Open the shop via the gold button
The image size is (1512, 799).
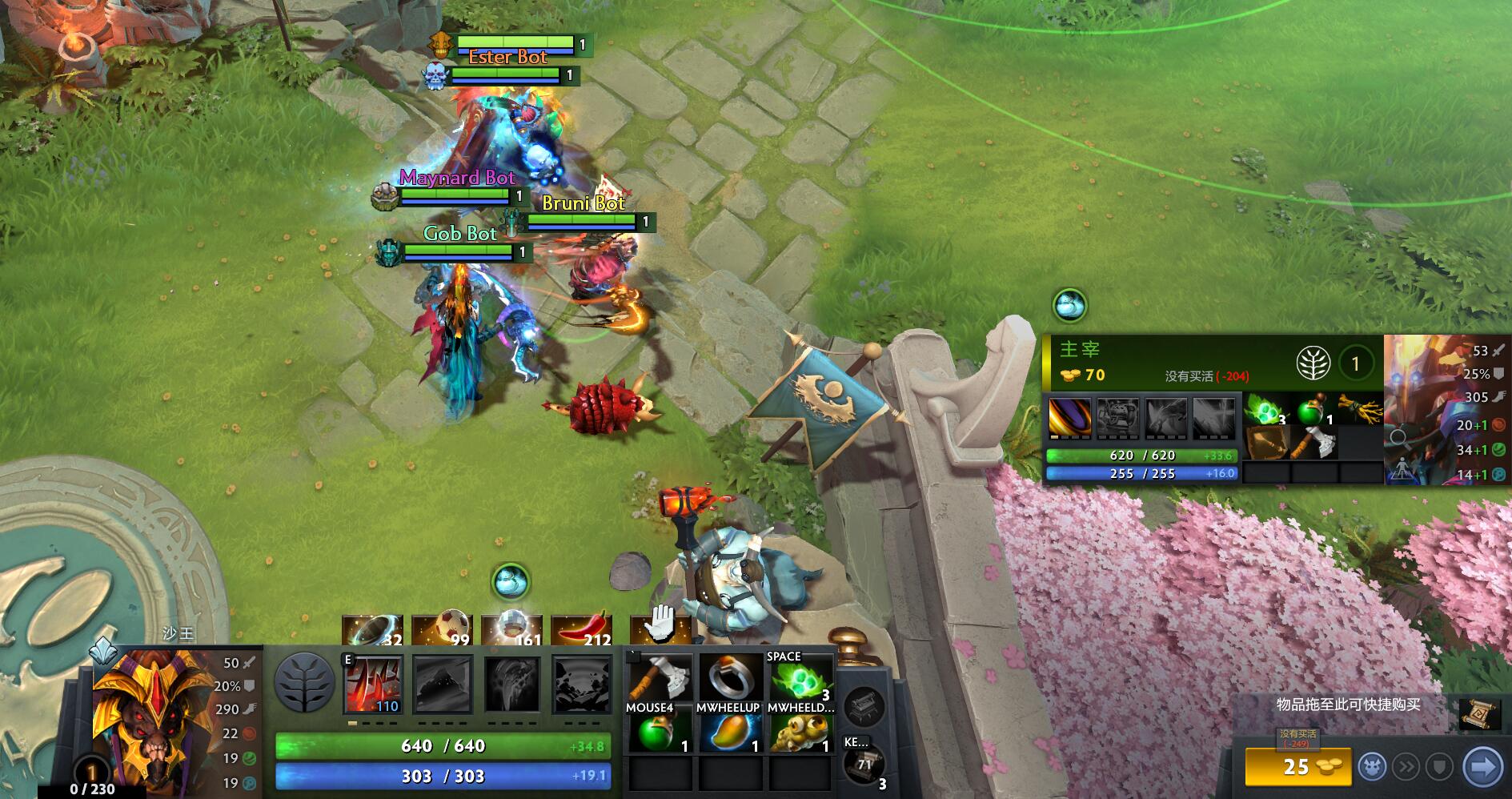[x=1297, y=767]
